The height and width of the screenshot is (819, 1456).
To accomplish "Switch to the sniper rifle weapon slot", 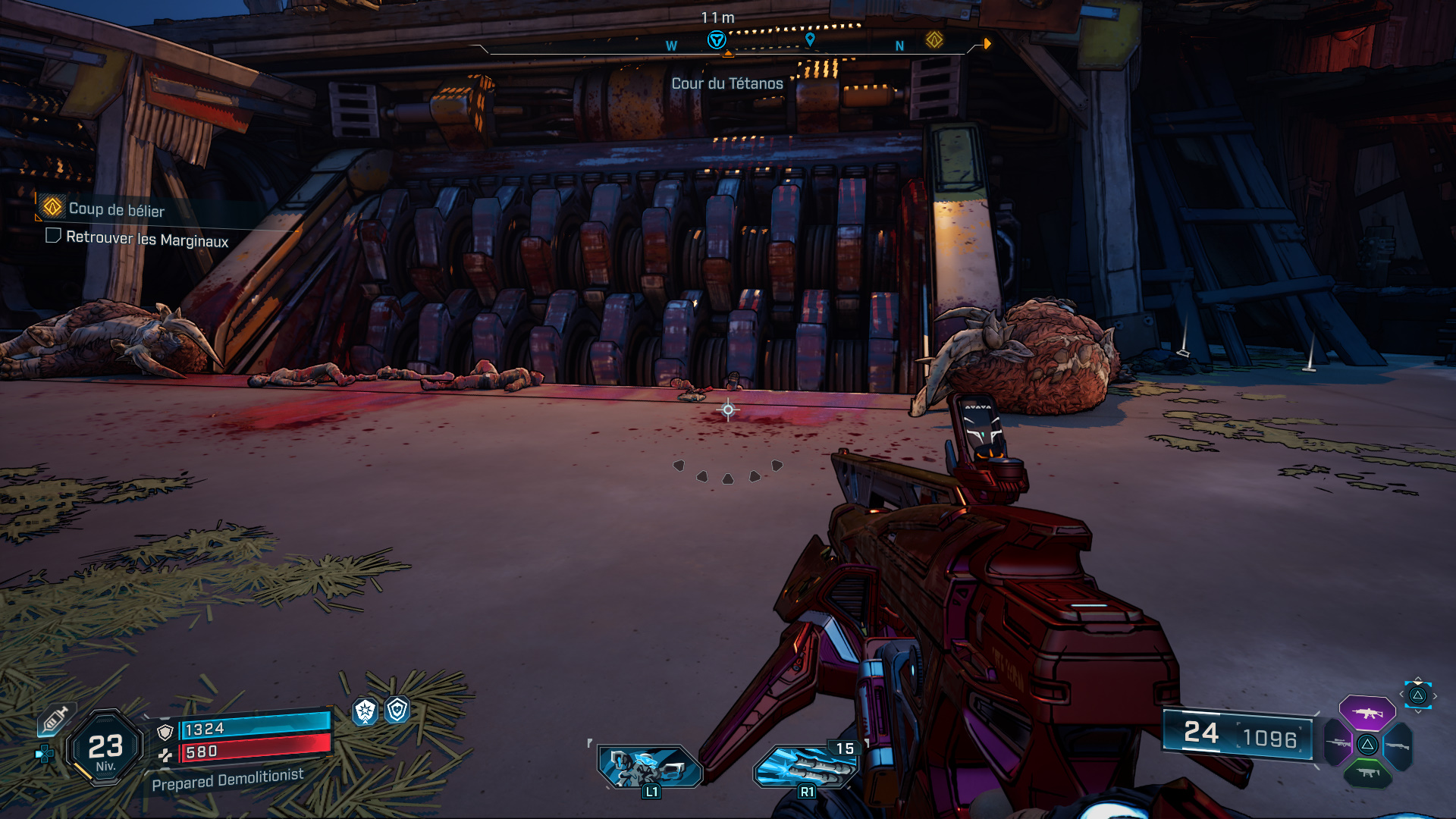I will (x=1338, y=744).
